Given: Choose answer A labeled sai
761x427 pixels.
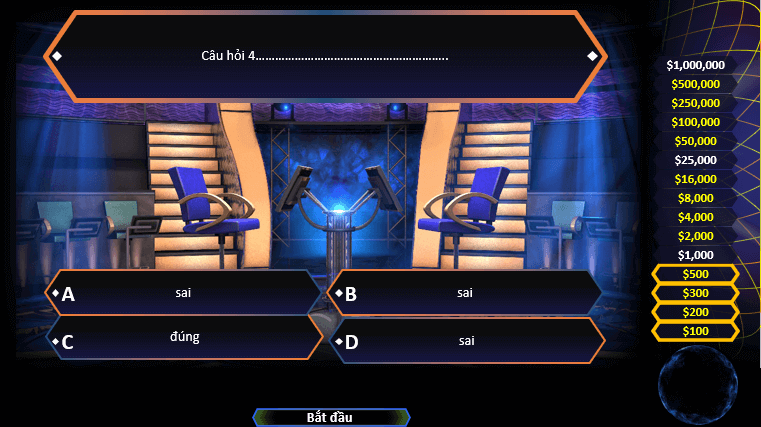Looking at the screenshot, I should coord(185,293).
